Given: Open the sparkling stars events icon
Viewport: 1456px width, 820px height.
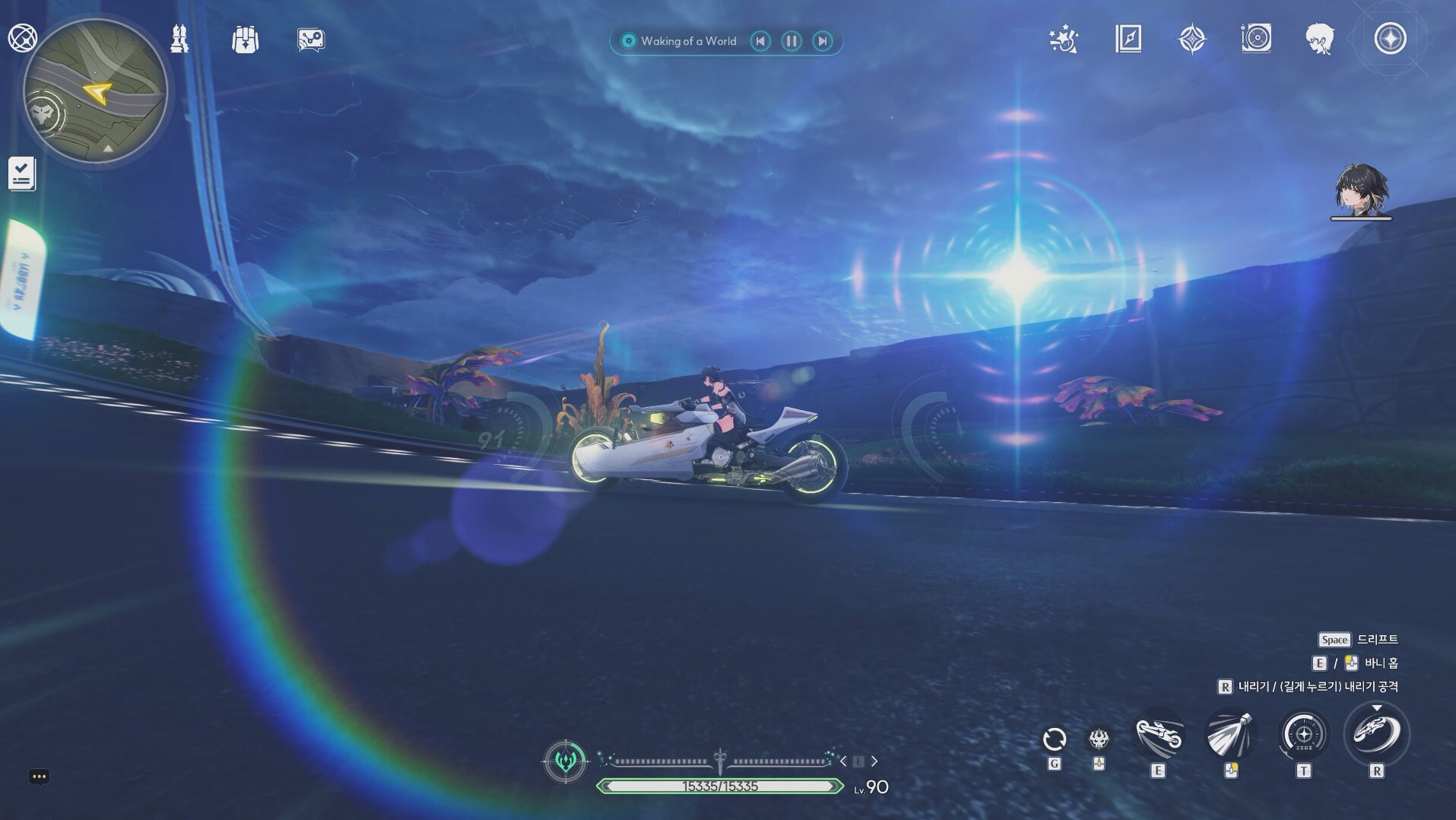Looking at the screenshot, I should pos(1063,39).
